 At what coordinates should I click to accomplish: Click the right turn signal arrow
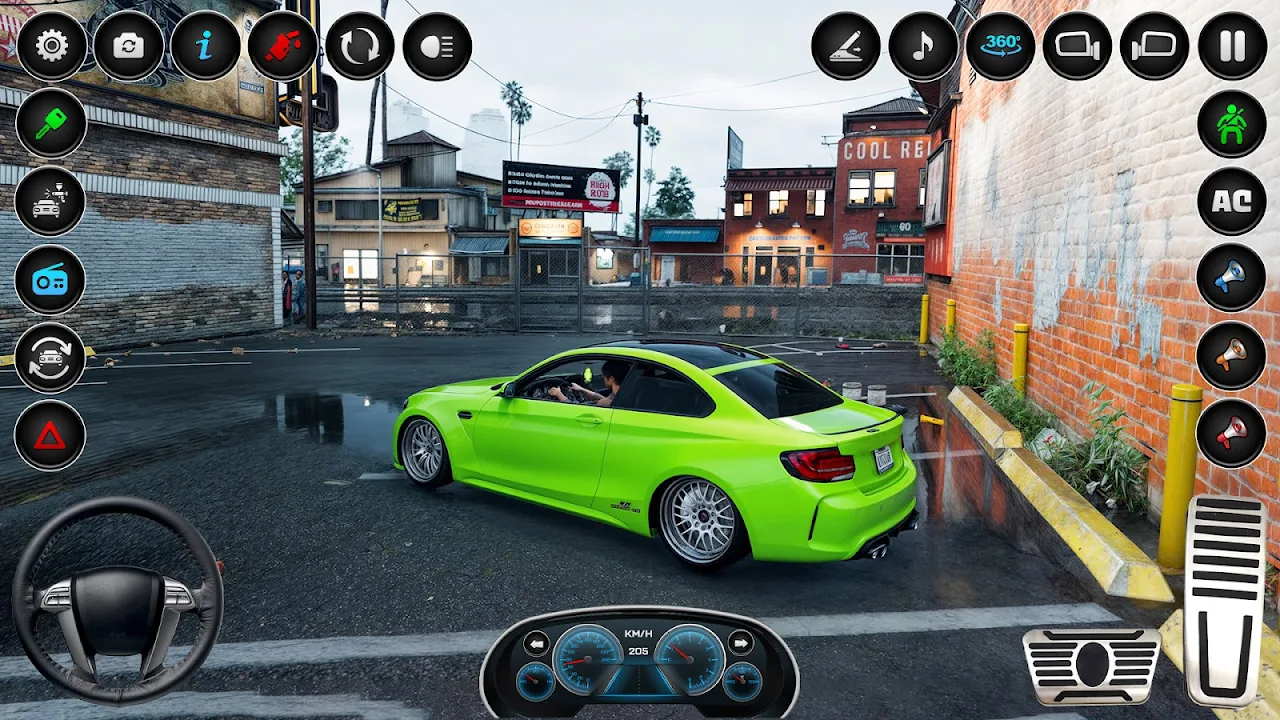[x=741, y=643]
